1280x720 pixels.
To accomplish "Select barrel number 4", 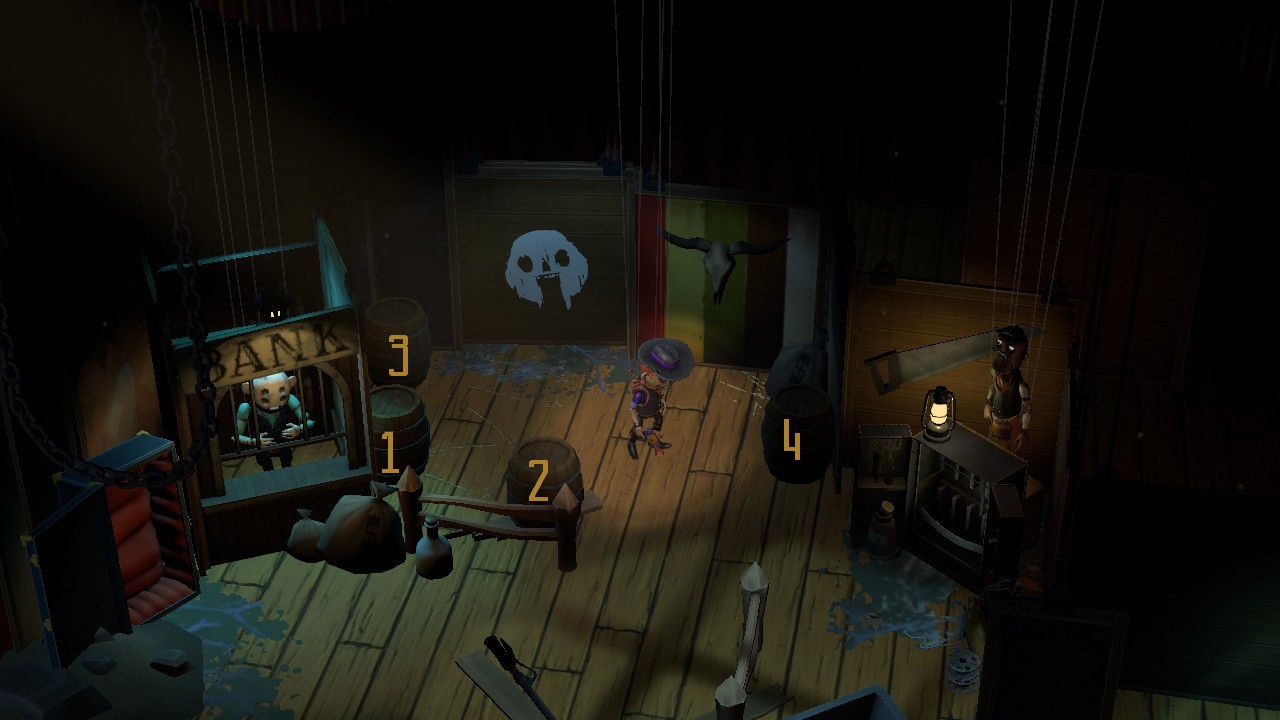I will click(798, 435).
